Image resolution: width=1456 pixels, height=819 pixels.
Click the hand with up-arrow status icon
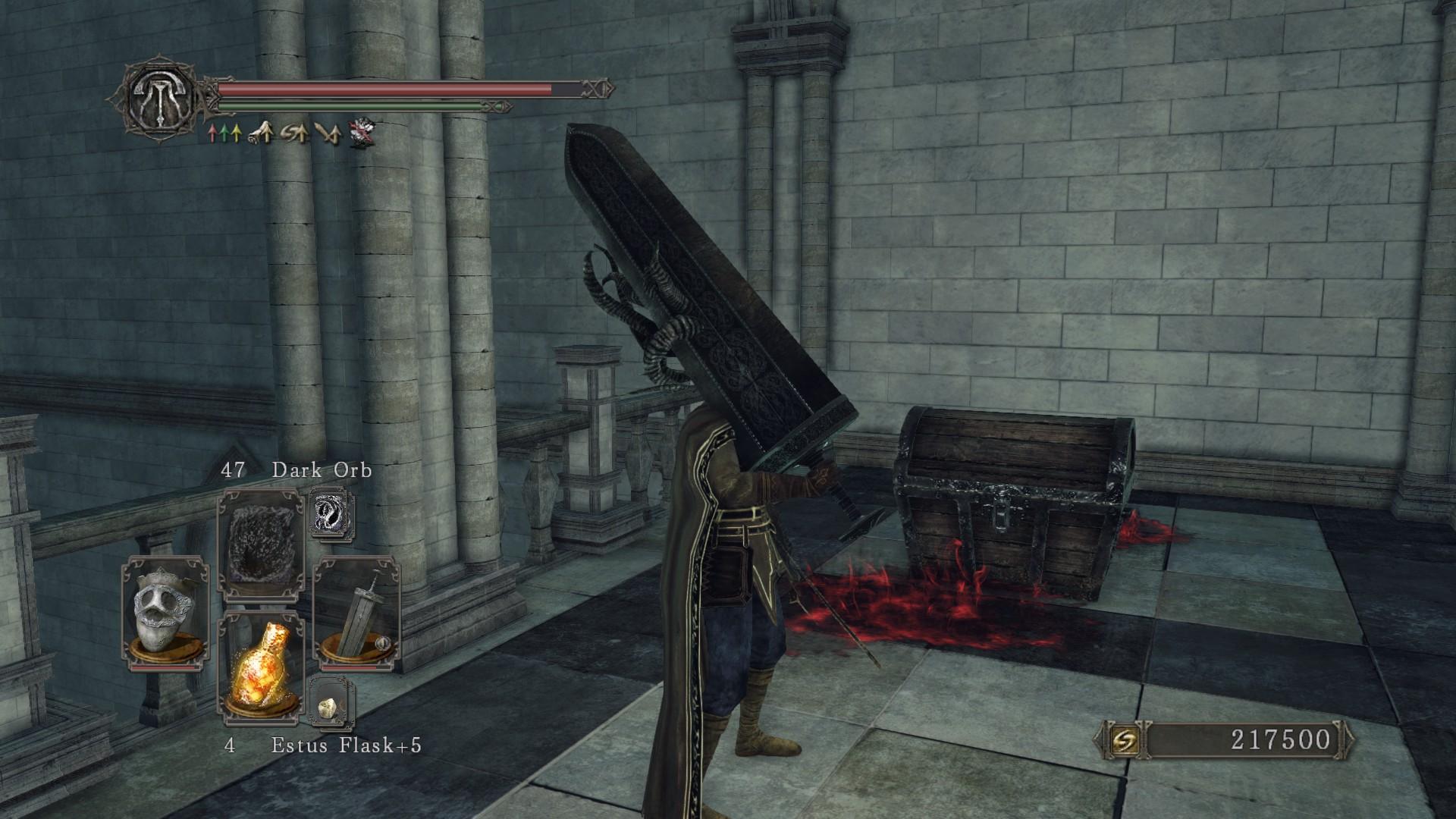point(262,133)
